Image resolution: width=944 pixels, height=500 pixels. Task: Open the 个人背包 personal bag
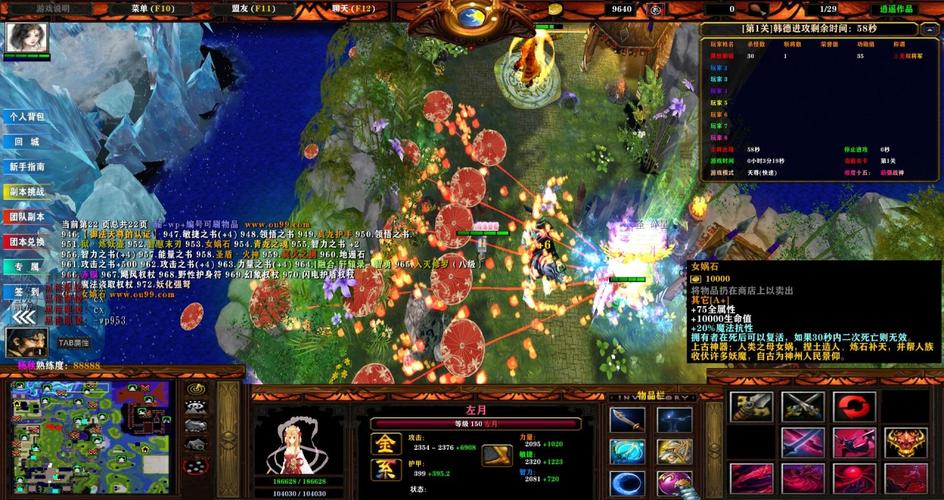(x=28, y=117)
